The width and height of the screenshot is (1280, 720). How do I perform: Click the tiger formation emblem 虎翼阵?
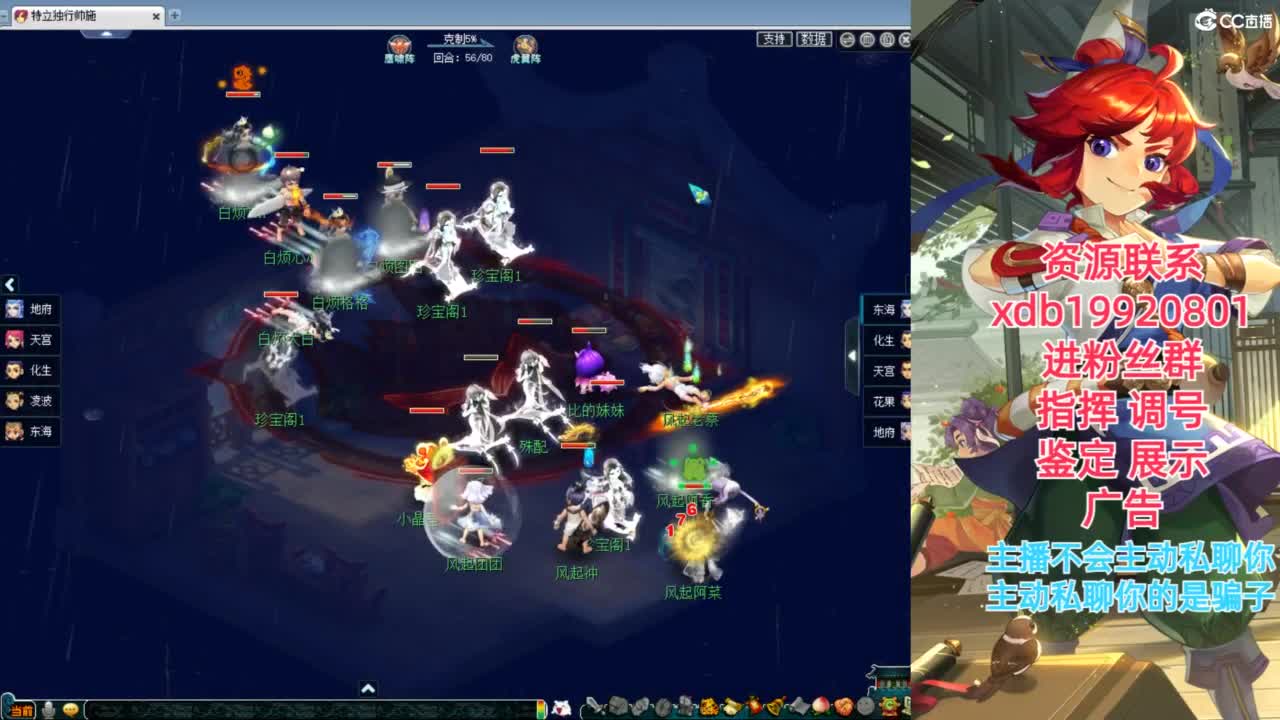[525, 44]
